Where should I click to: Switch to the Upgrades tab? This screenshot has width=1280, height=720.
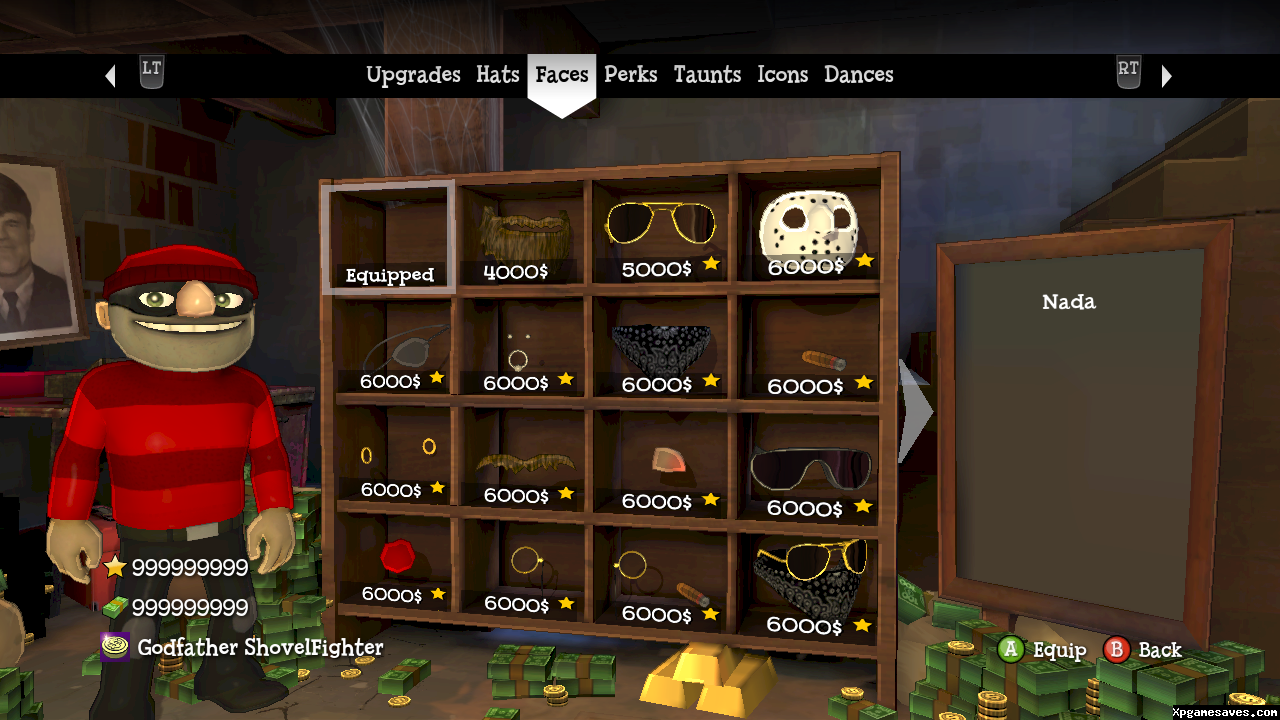pos(413,75)
